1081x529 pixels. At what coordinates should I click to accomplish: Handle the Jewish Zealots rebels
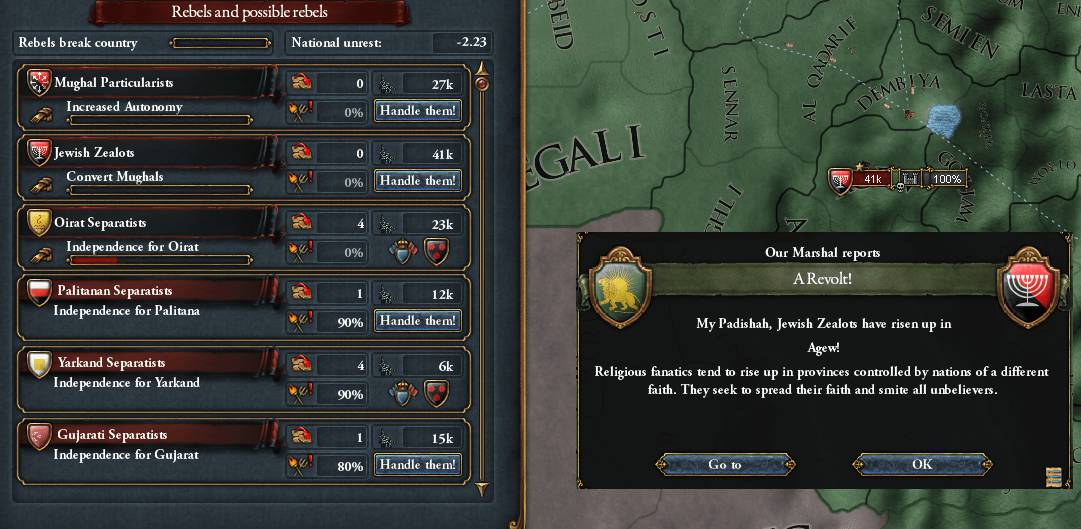click(x=417, y=181)
